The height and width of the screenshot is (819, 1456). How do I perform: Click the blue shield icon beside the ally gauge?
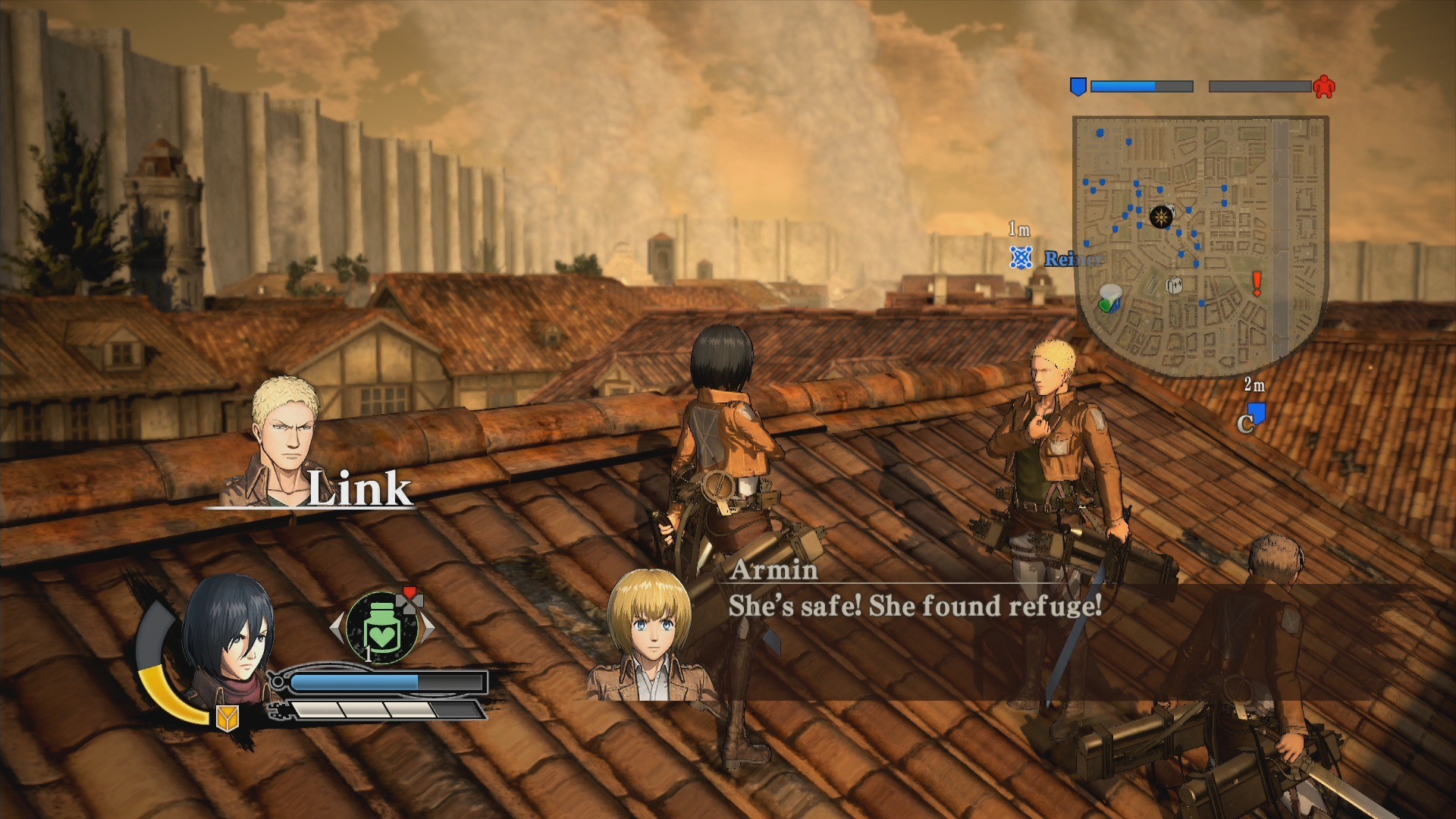pos(1078,86)
